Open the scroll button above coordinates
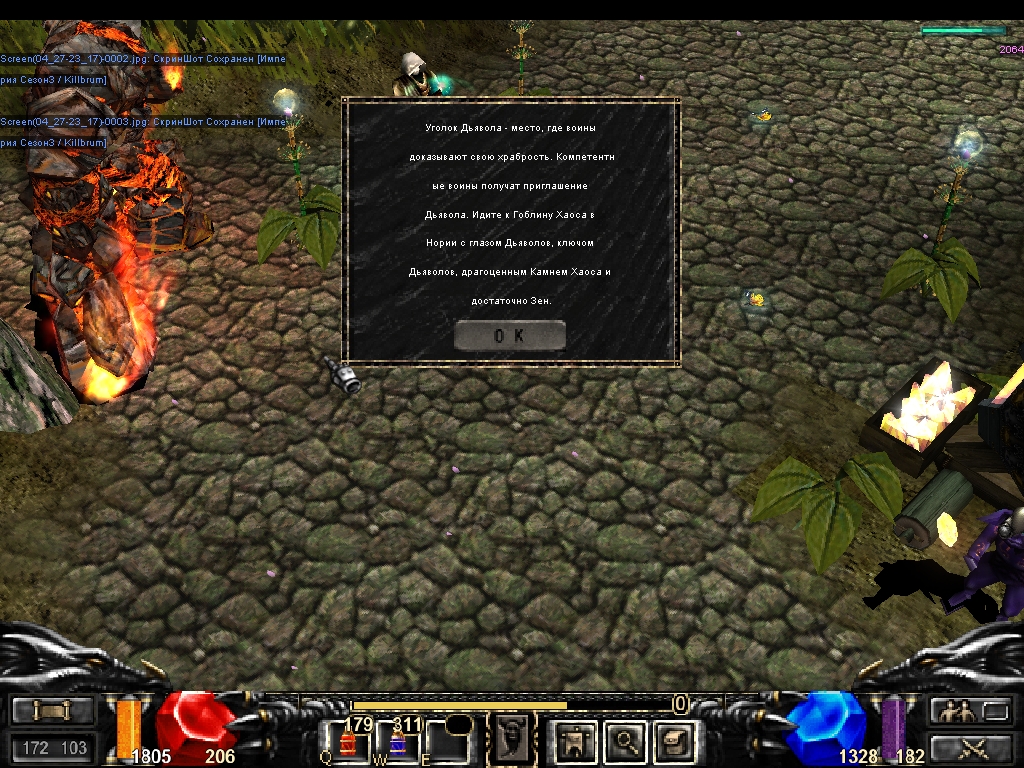This screenshot has height=768, width=1024. click(x=53, y=711)
